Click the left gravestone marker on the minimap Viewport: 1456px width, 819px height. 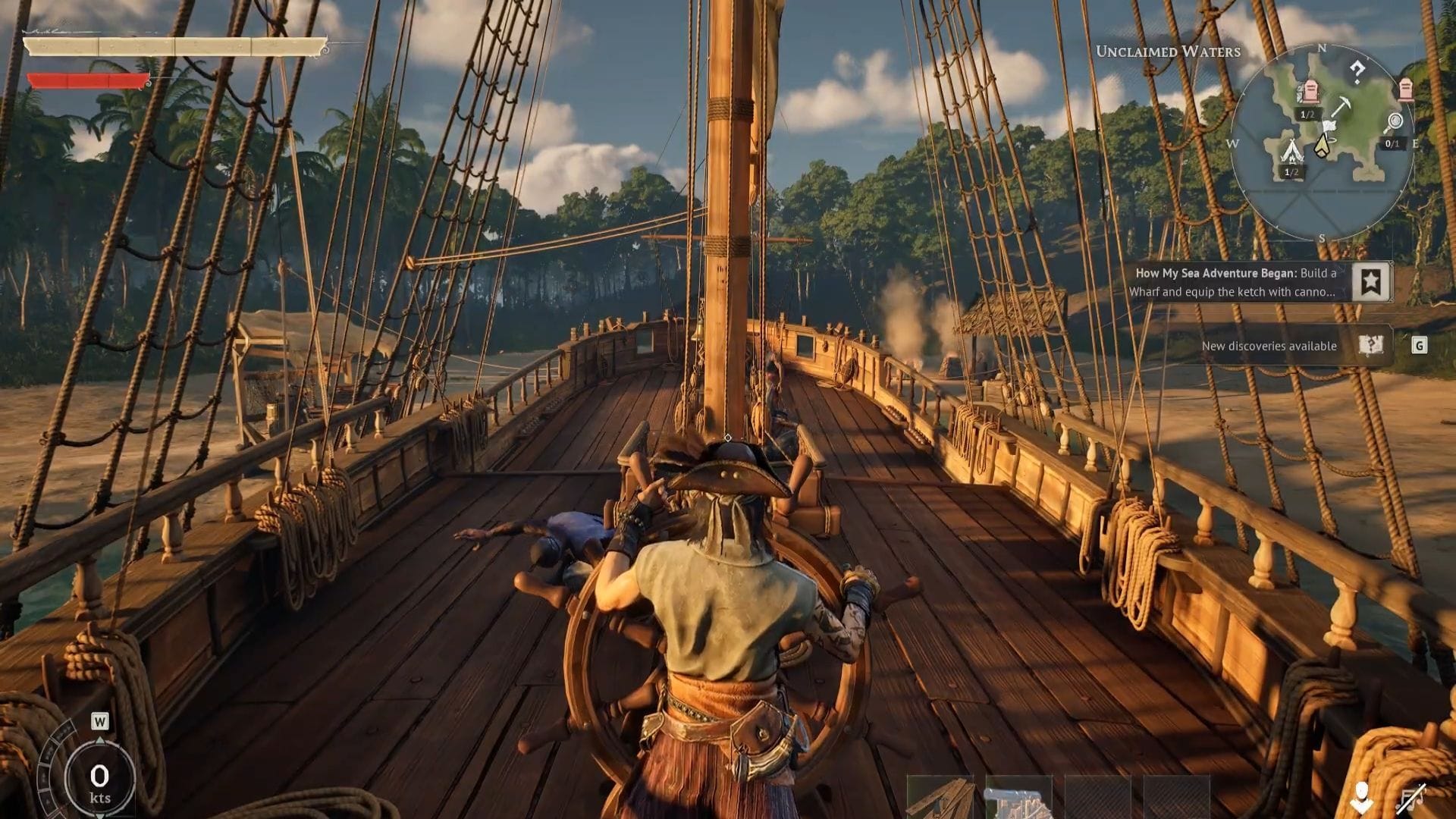tap(1310, 91)
